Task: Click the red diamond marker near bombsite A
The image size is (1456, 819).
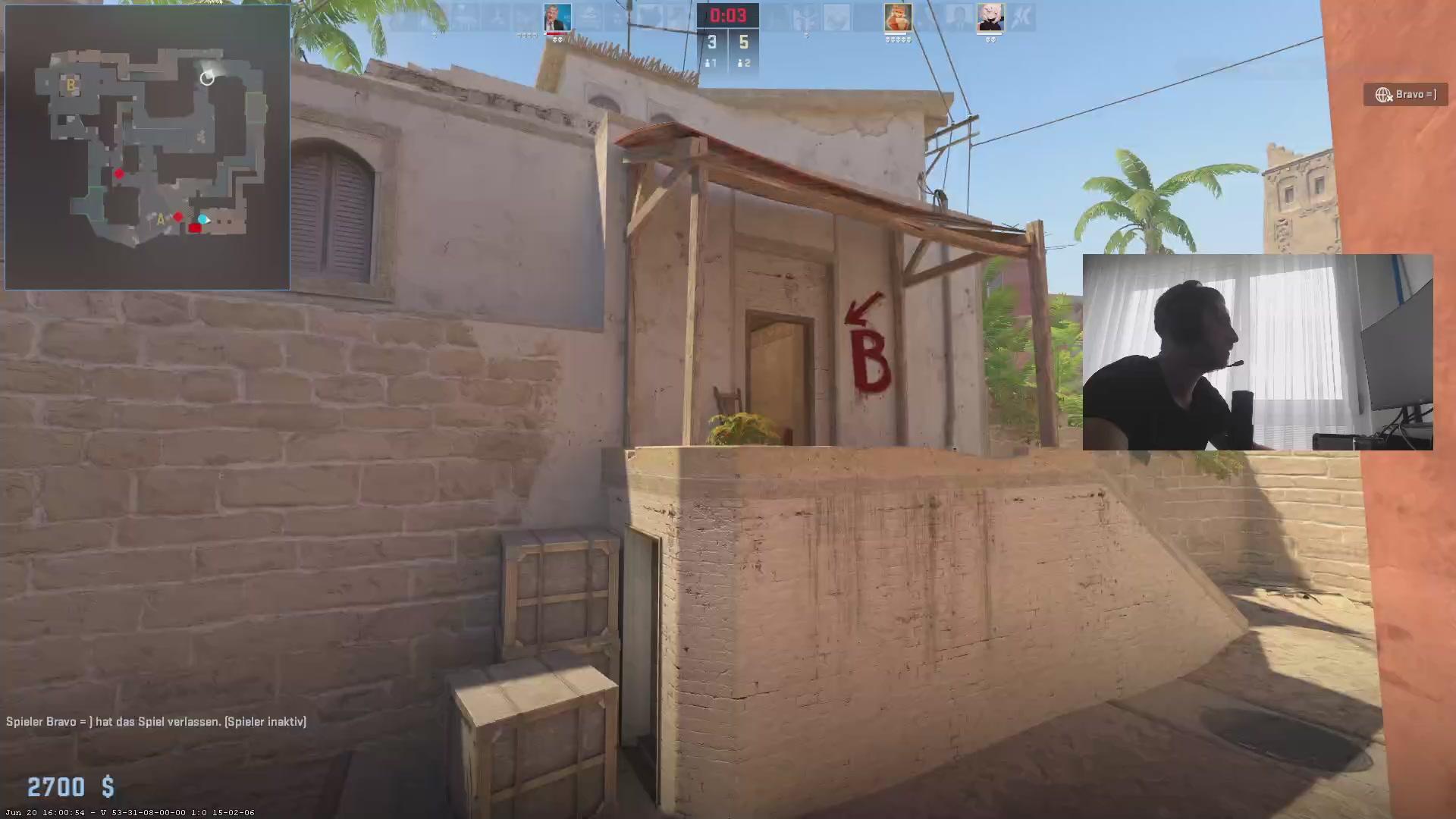Action: pyautogui.click(x=179, y=218)
